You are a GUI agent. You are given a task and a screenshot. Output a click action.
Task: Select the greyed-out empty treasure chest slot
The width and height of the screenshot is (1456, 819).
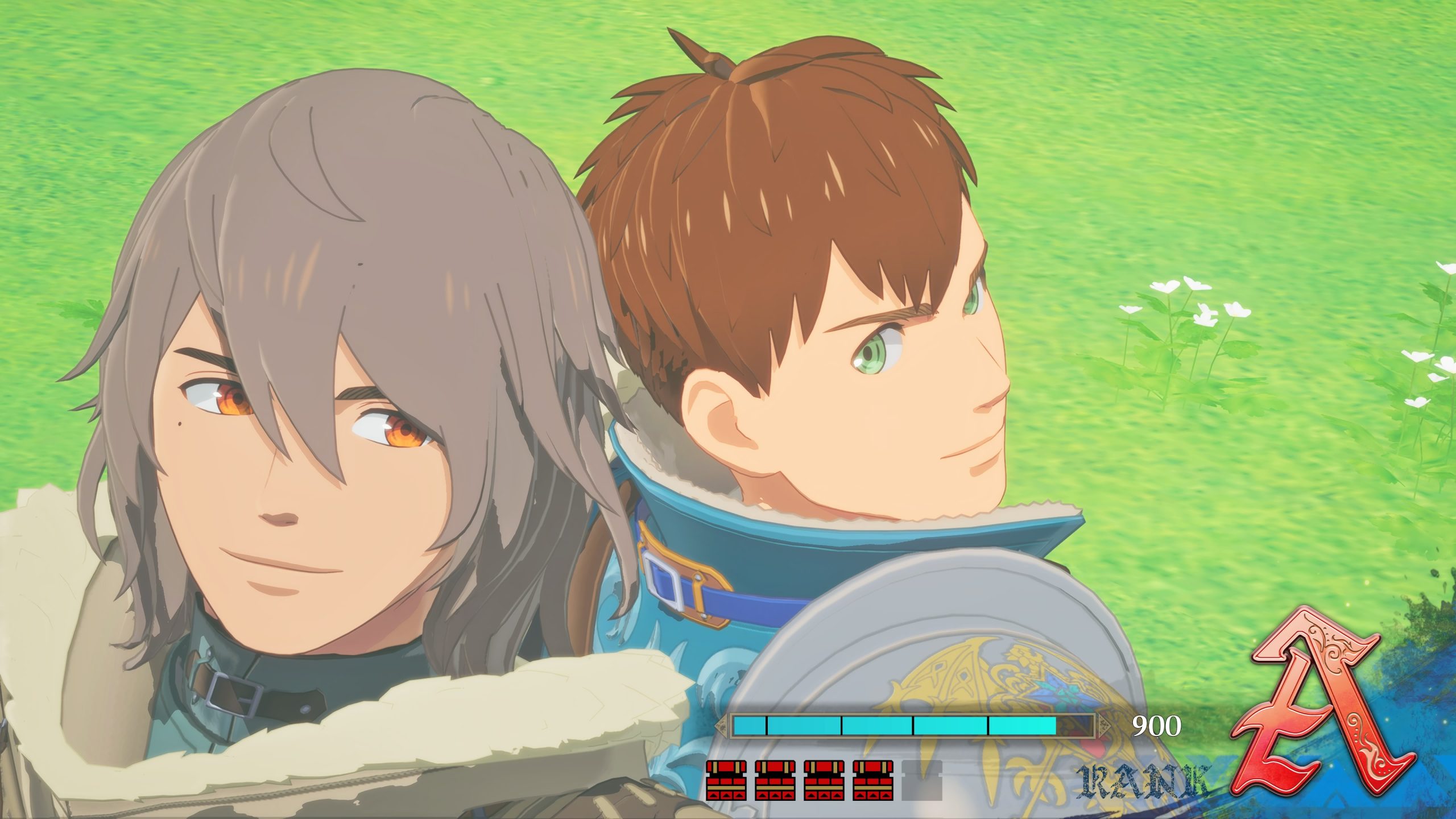pos(922,780)
